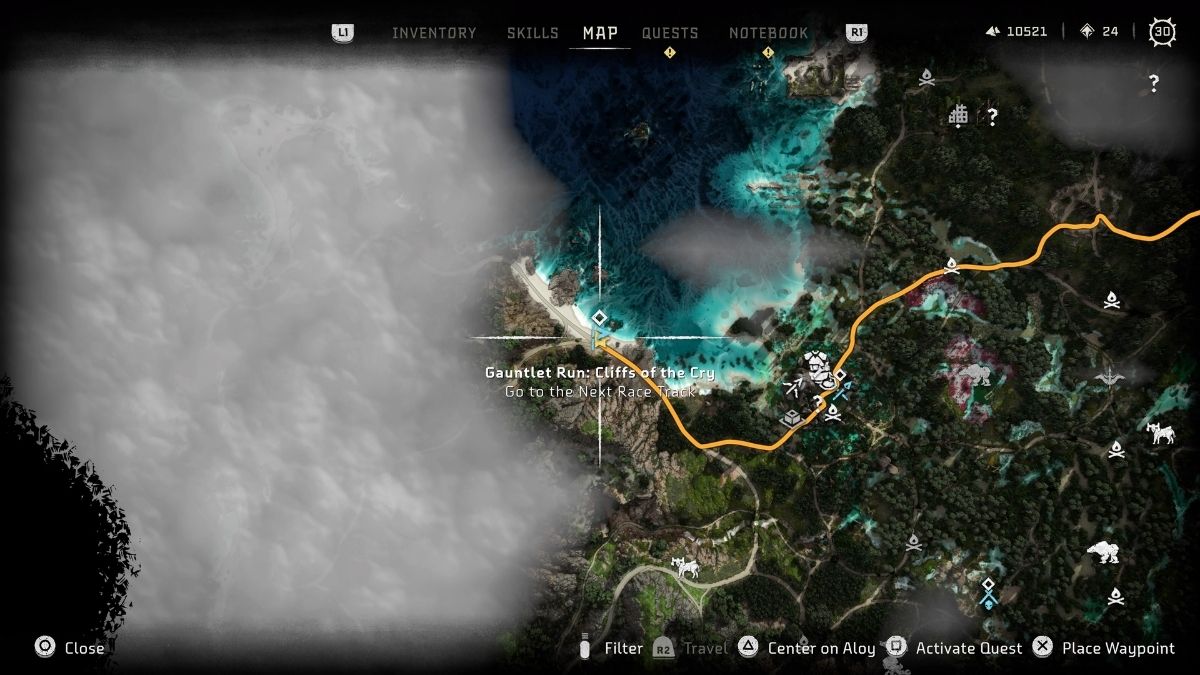
Task: Open the Skills tab
Action: coord(532,33)
